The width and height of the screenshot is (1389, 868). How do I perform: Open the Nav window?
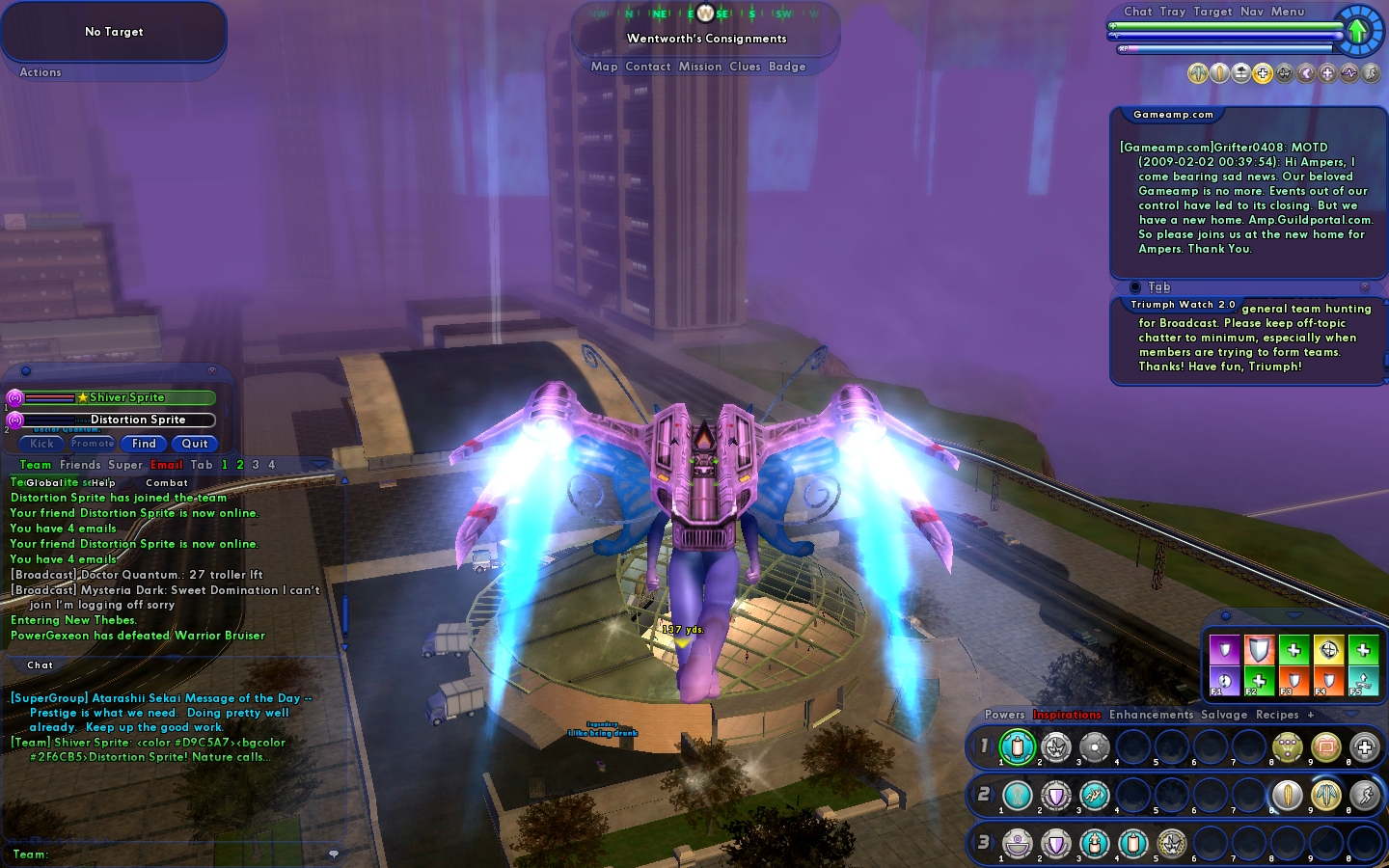point(1251,12)
